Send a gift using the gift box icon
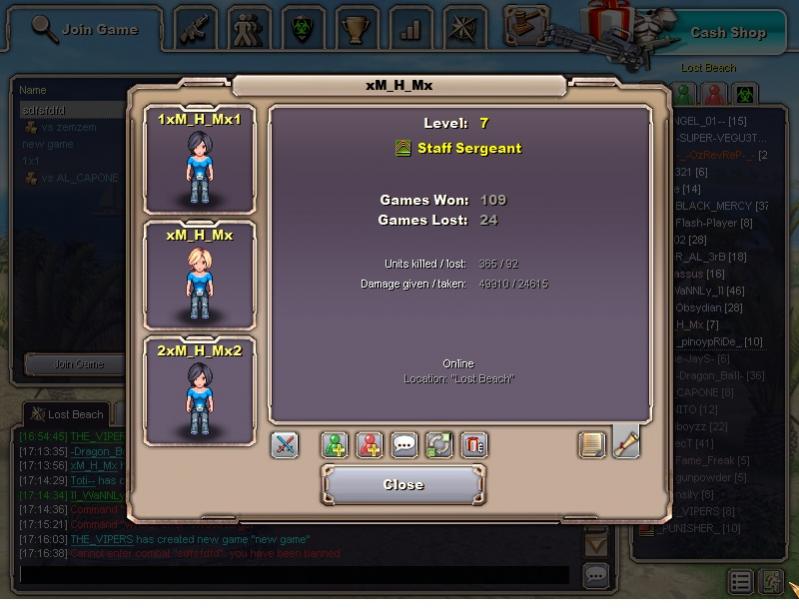The height and width of the screenshot is (613, 799). click(x=474, y=445)
